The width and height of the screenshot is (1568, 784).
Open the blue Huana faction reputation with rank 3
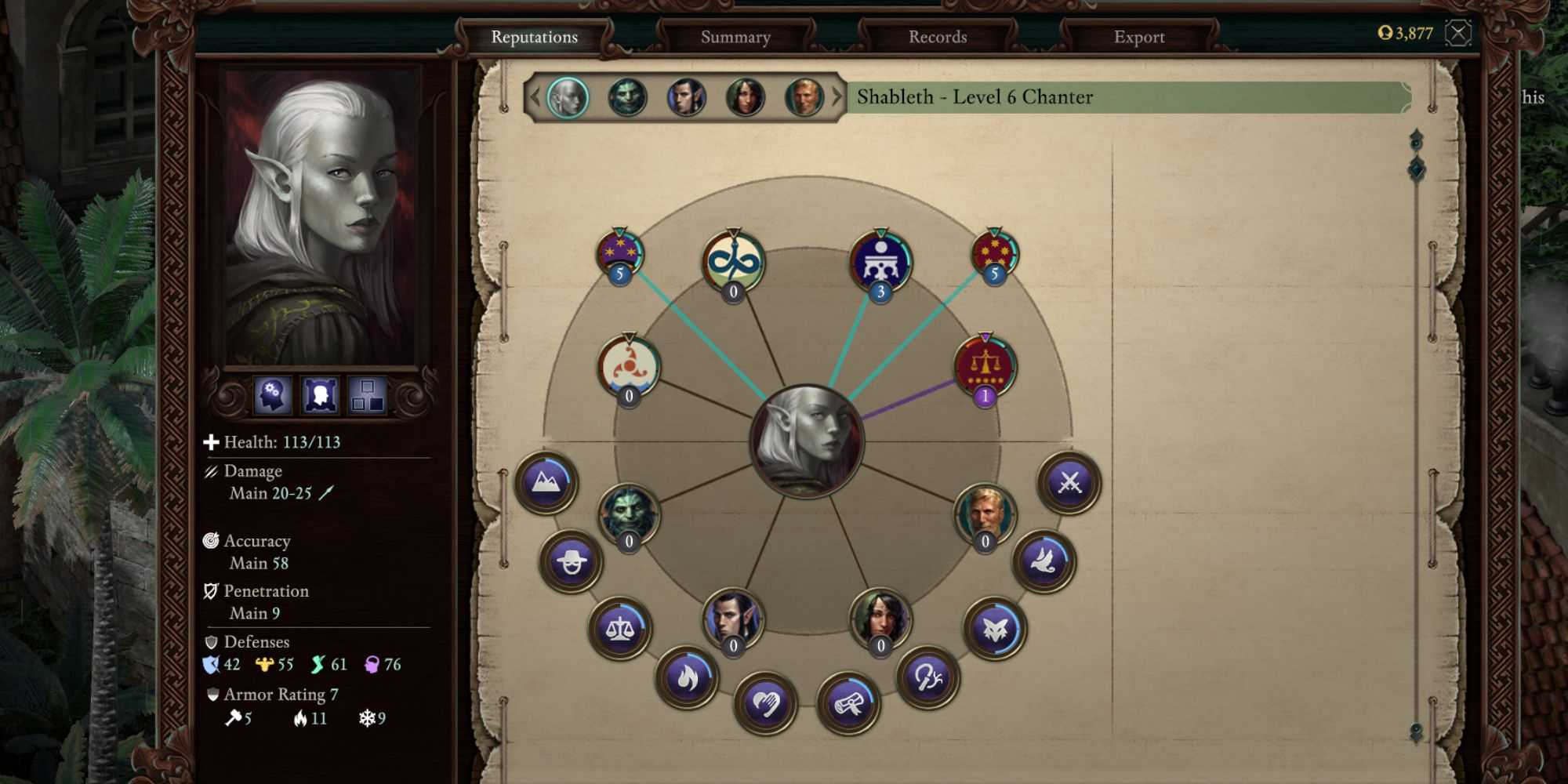pos(880,259)
